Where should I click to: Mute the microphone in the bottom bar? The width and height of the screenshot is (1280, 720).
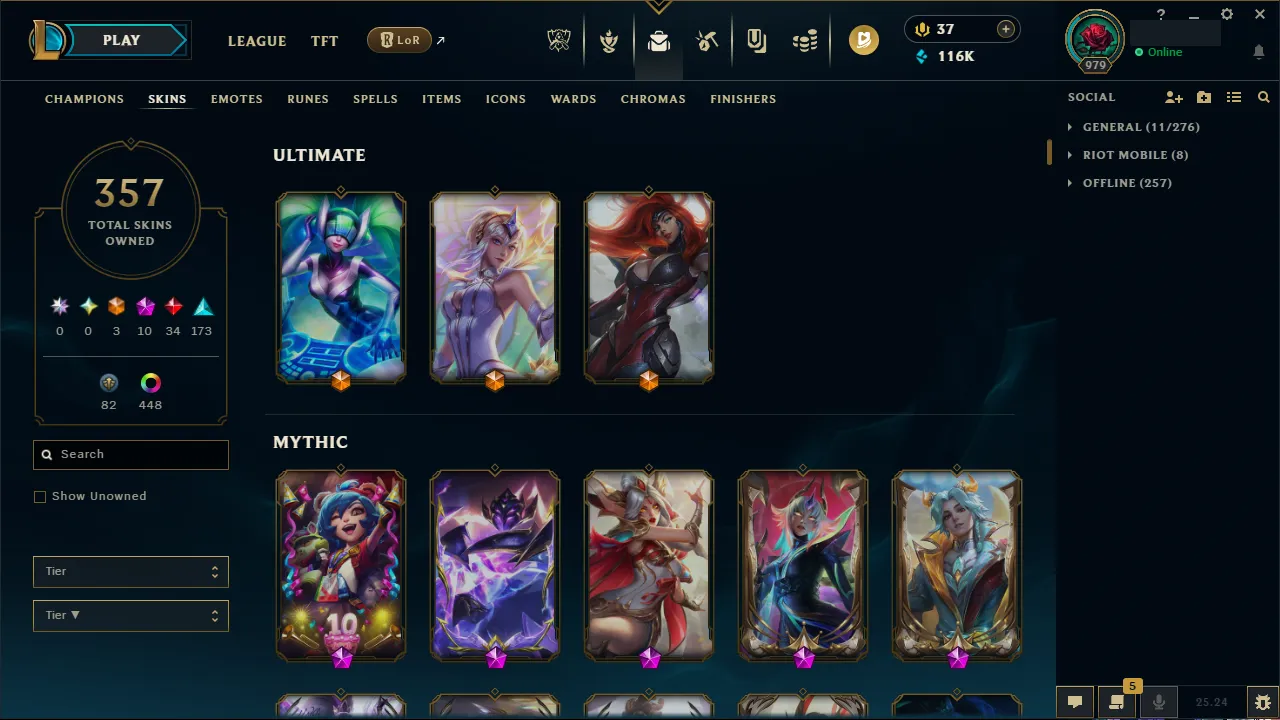[1159, 701]
